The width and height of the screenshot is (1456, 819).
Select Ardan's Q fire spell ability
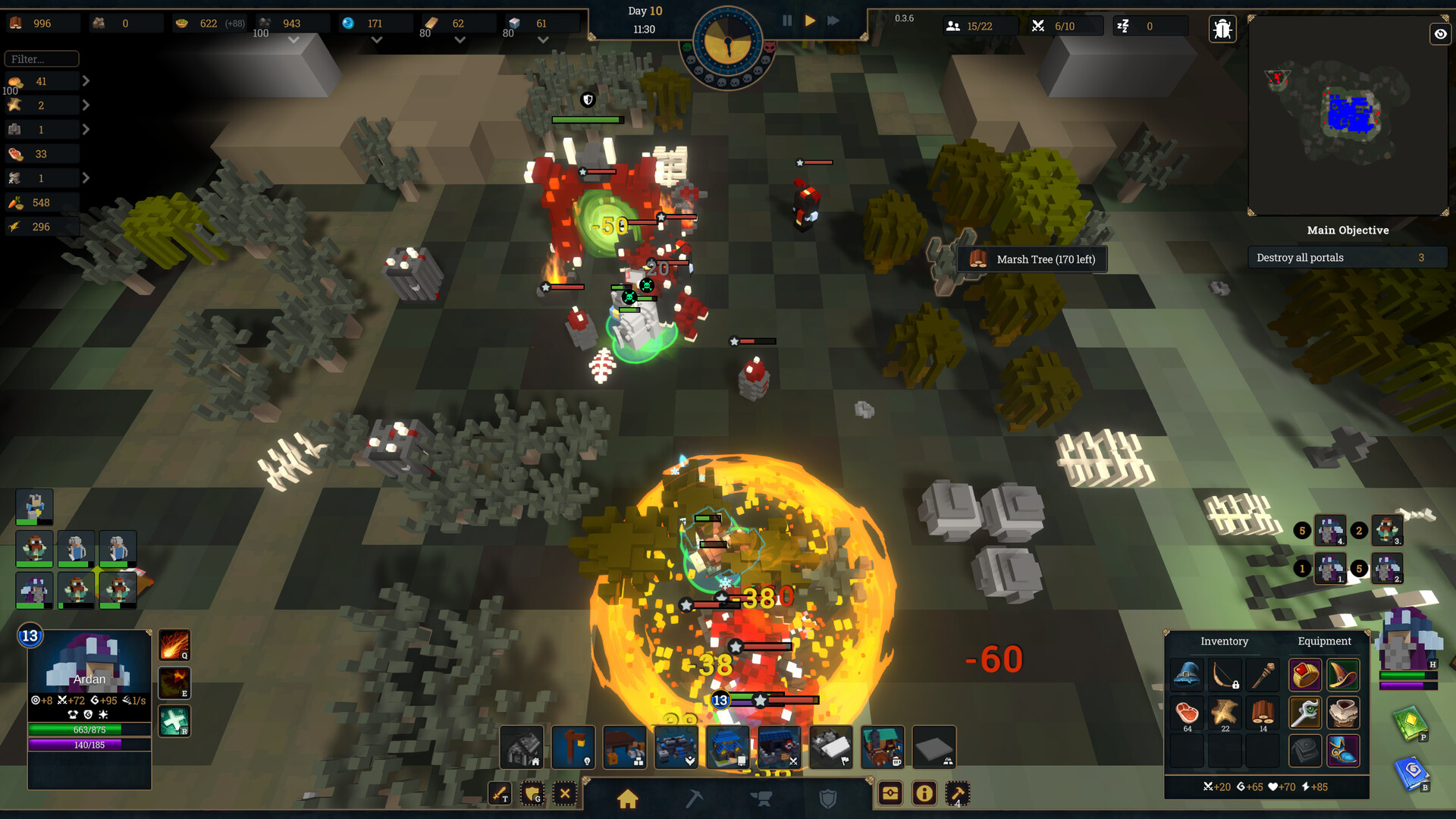pyautogui.click(x=174, y=645)
